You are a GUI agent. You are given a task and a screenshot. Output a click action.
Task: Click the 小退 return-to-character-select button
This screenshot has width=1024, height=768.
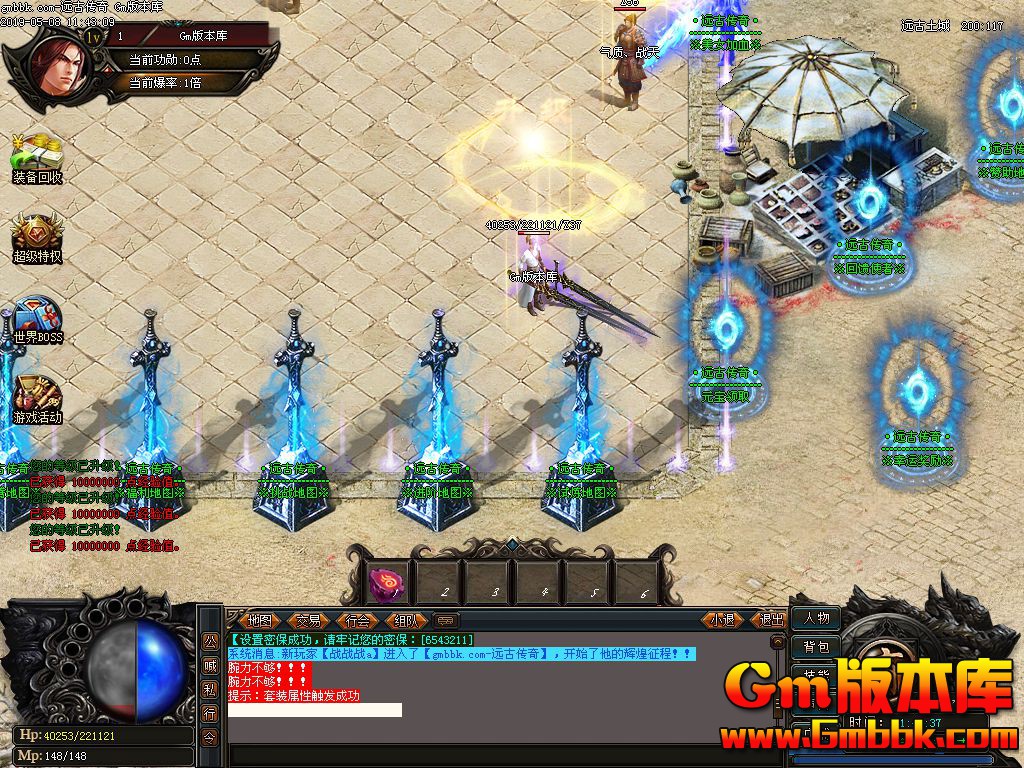click(x=723, y=620)
